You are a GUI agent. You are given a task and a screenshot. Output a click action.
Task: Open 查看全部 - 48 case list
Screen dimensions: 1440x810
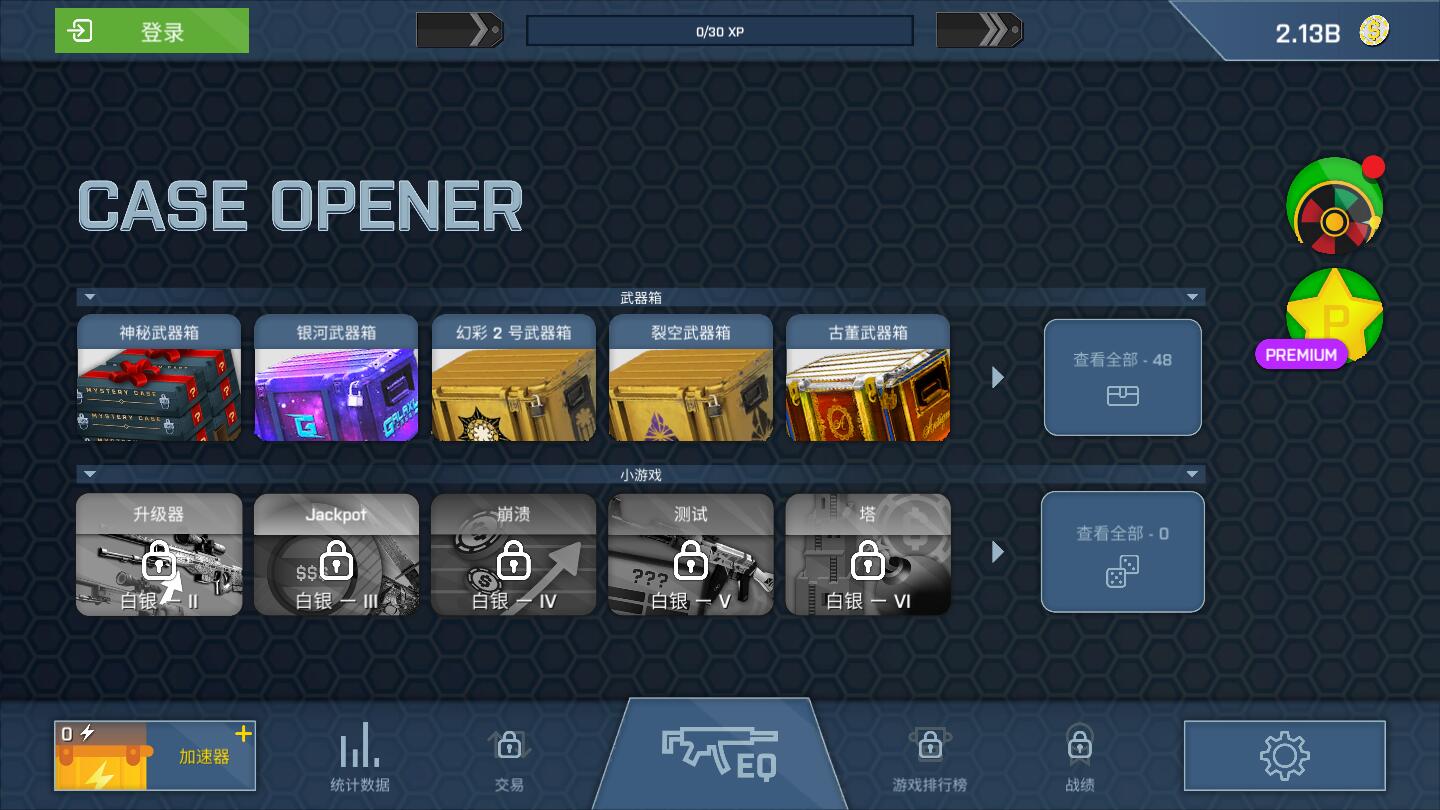[1122, 377]
